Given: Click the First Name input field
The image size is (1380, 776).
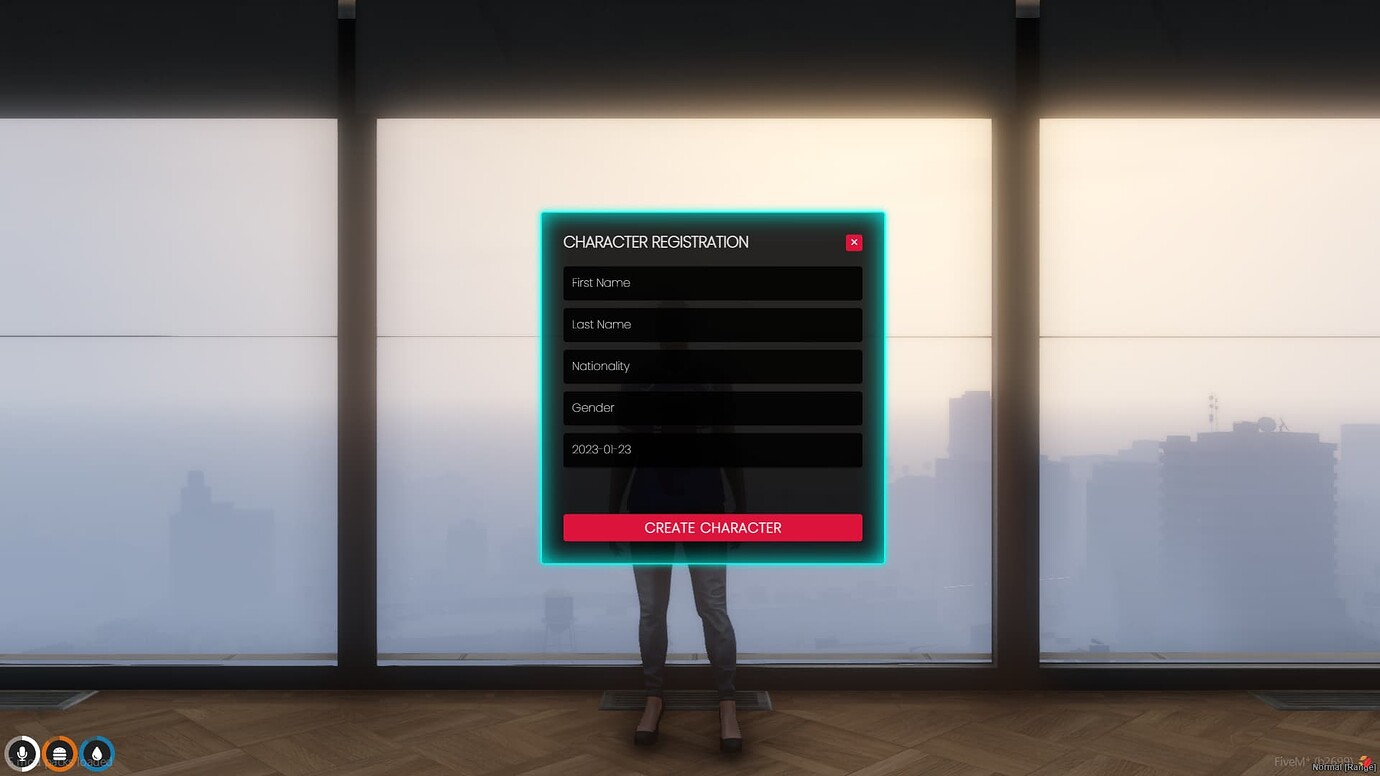Looking at the screenshot, I should [712, 283].
